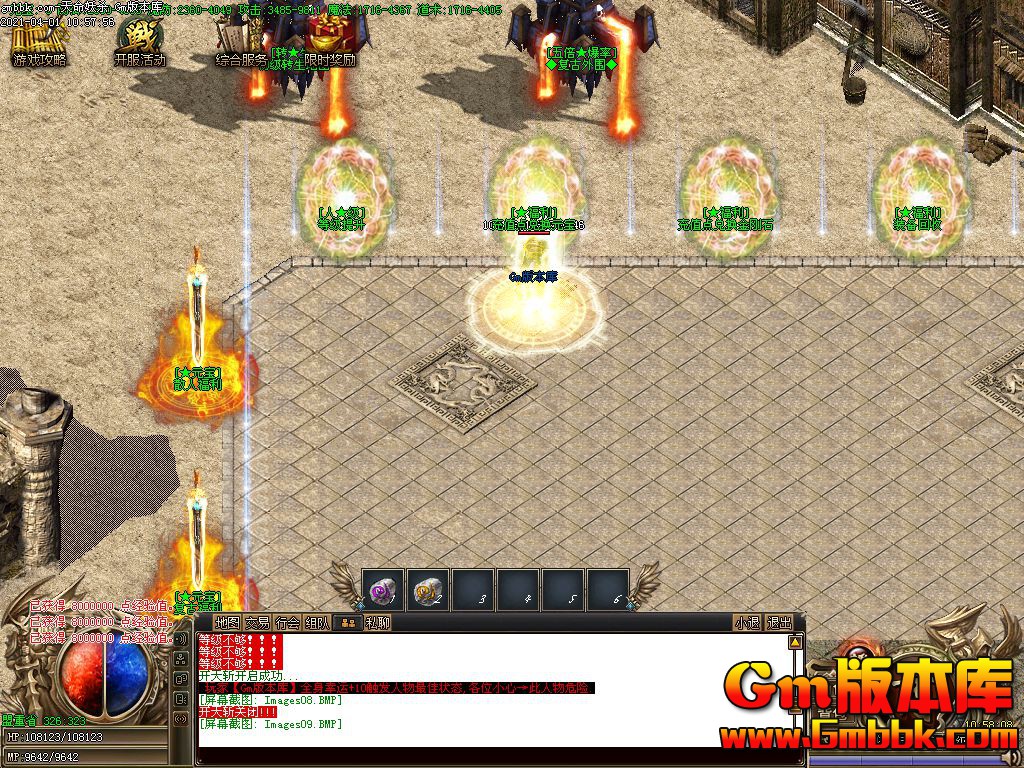The height and width of the screenshot is (768, 1024).
Task: Click the 小退 logout button
Action: 747,623
